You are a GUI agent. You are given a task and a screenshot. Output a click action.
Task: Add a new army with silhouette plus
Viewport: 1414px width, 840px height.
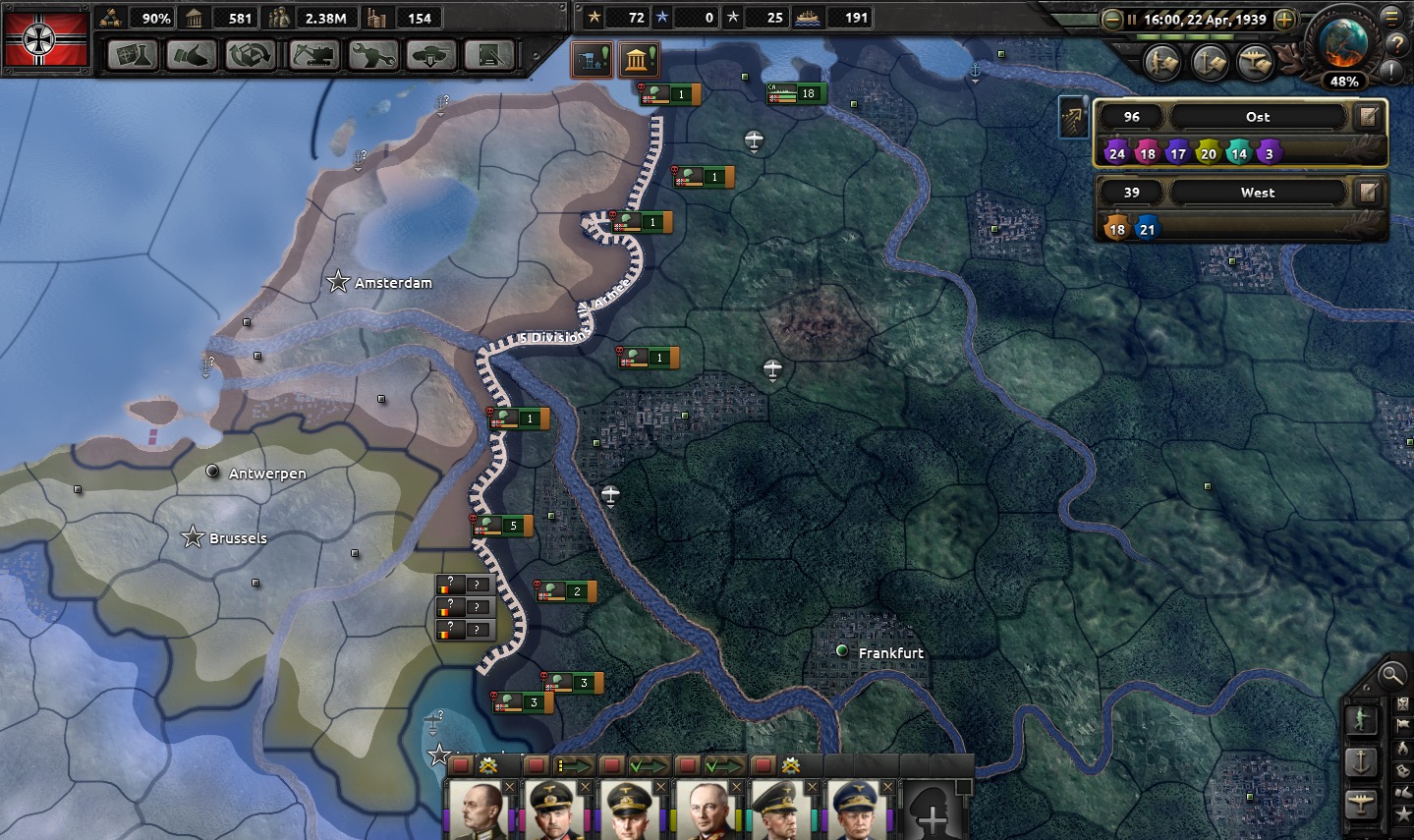point(933,812)
